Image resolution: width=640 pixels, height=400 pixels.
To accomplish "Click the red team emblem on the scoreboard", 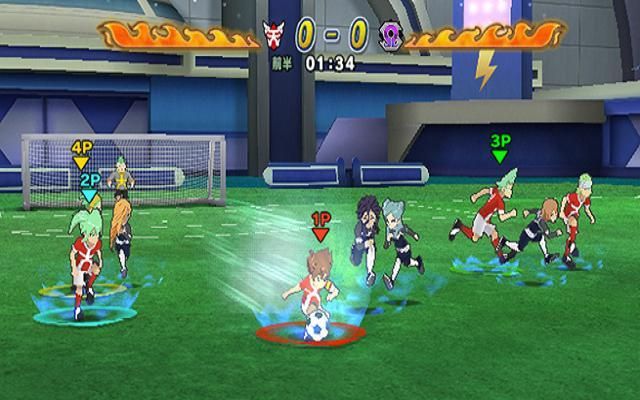I will pos(274,37).
